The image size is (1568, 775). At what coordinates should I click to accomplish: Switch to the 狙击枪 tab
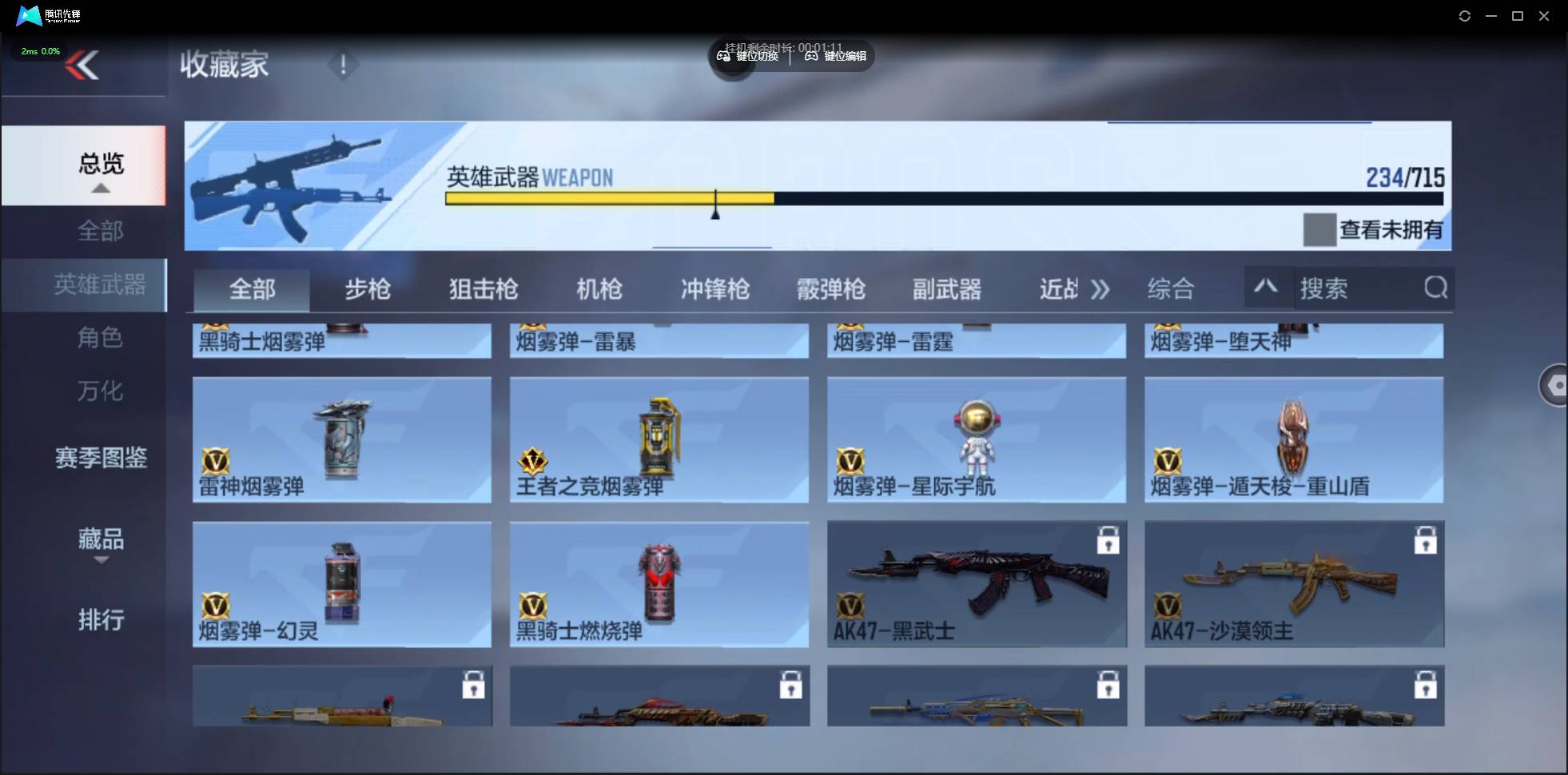482,289
